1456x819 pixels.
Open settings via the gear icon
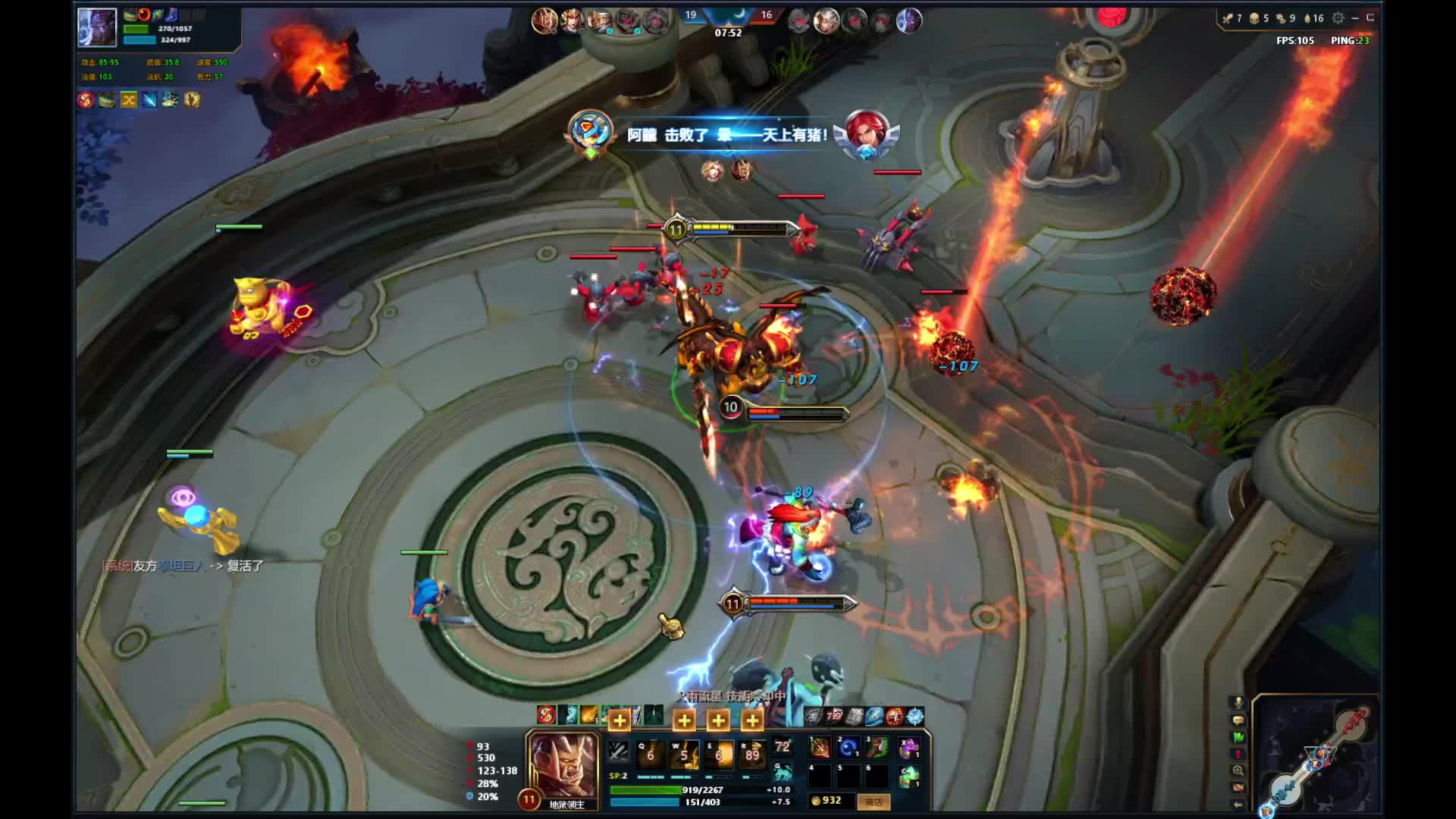pyautogui.click(x=1338, y=18)
